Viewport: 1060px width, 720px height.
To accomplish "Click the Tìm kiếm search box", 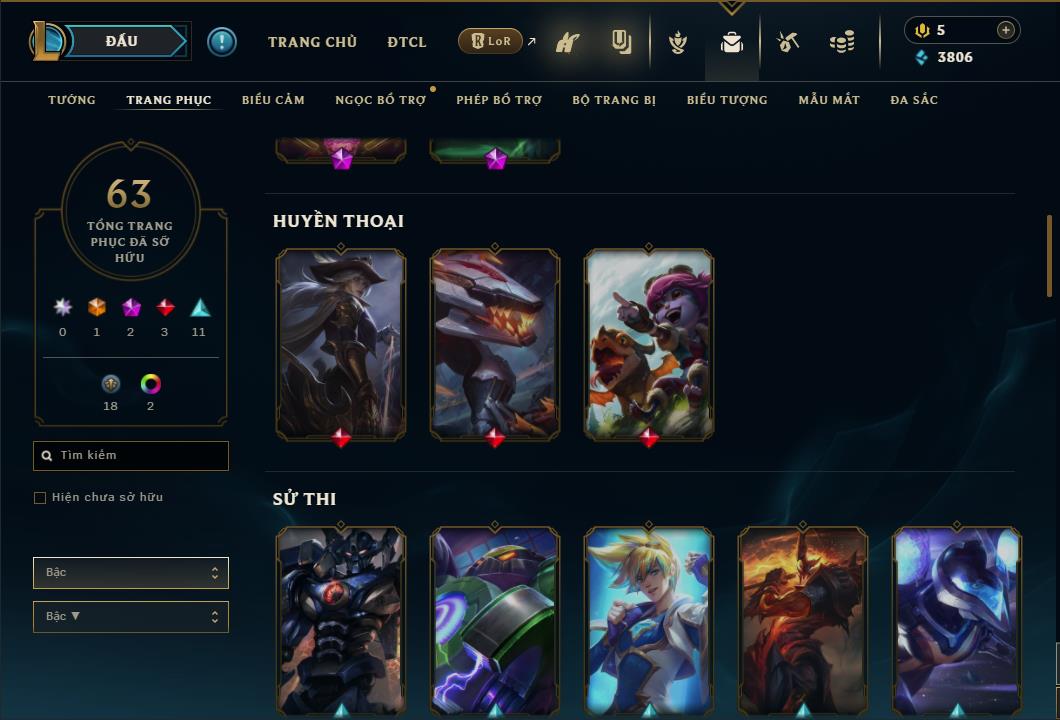I will 131,456.
